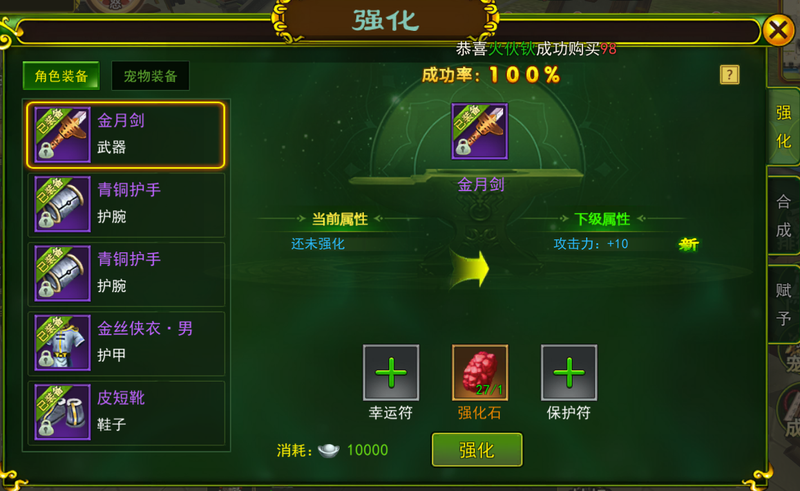Select the 强化 side tab
Image resolution: width=800 pixels, height=491 pixels.
783,126
